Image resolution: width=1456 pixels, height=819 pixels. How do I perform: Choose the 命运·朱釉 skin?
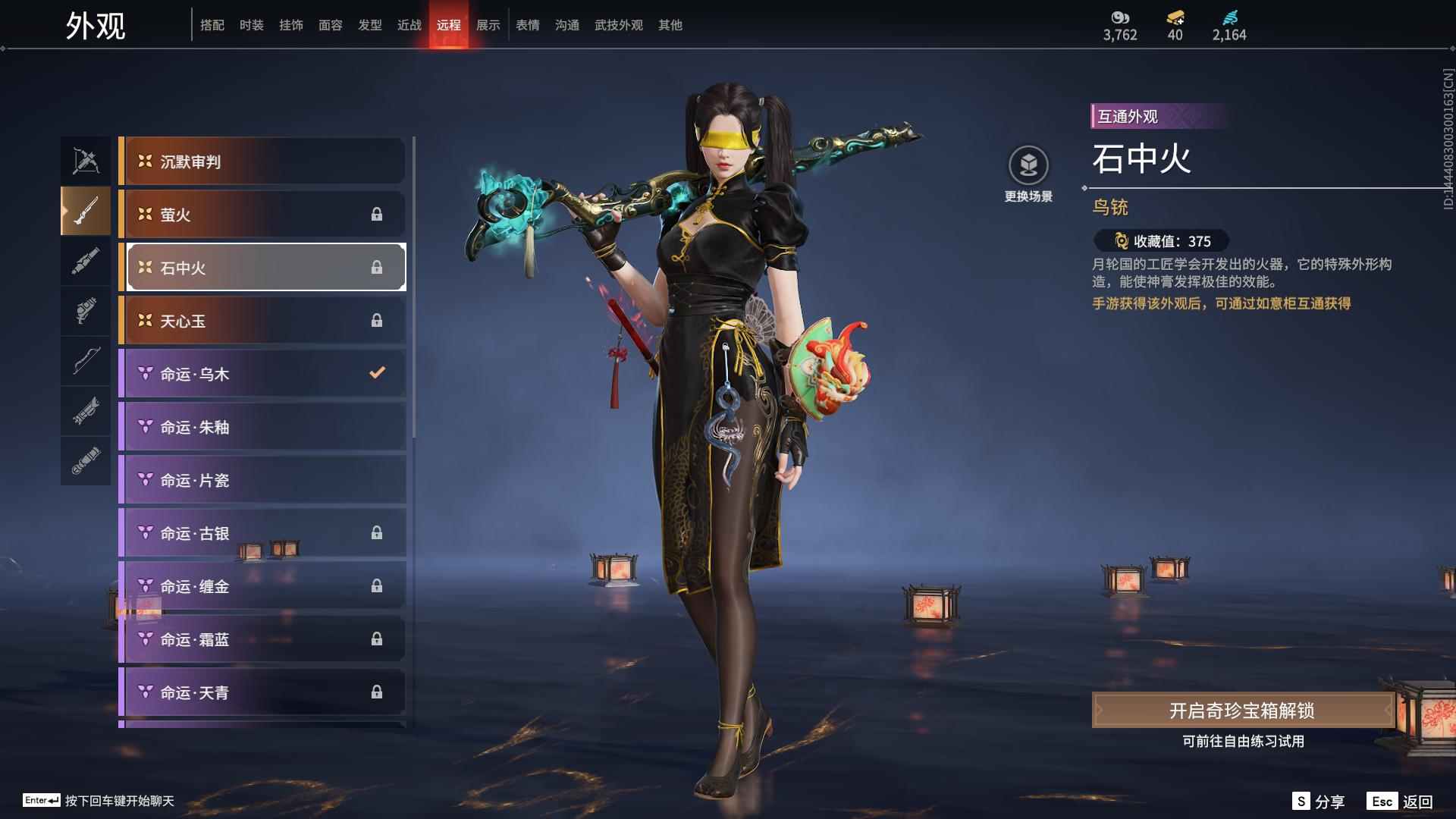(x=262, y=427)
